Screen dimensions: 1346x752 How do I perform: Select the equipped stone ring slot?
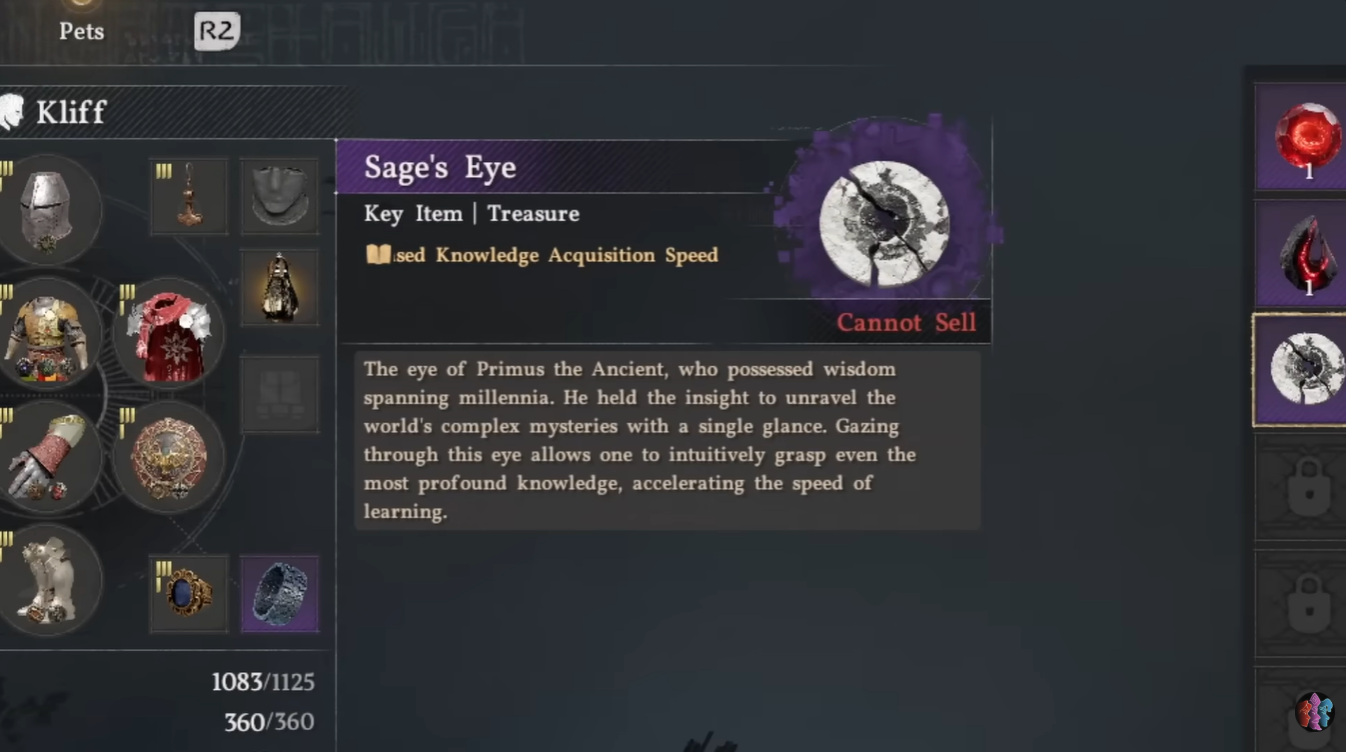pyautogui.click(x=279, y=594)
